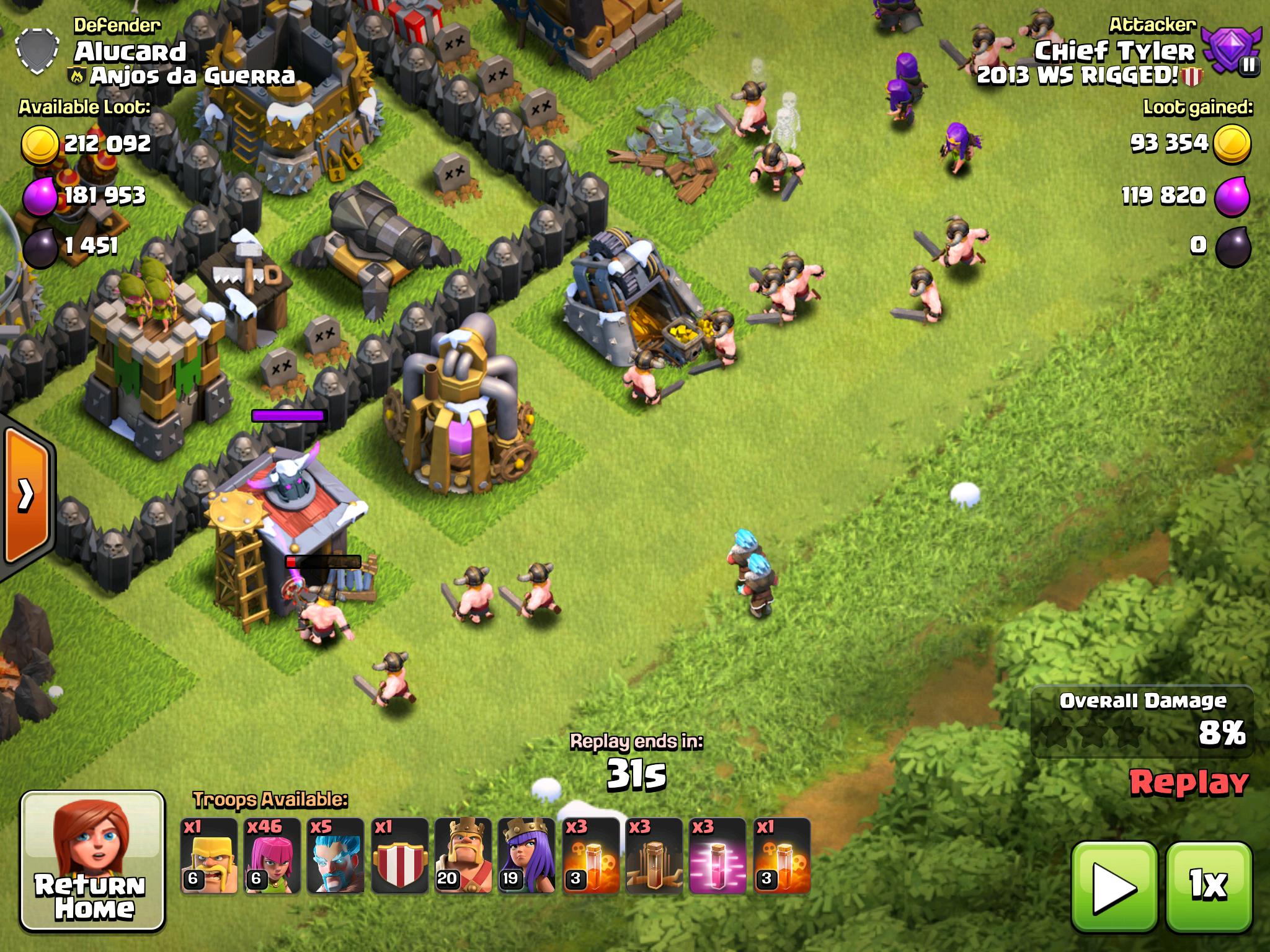Image resolution: width=1270 pixels, height=952 pixels.
Task: Change replay speed with the 1x button
Action: (x=1209, y=887)
